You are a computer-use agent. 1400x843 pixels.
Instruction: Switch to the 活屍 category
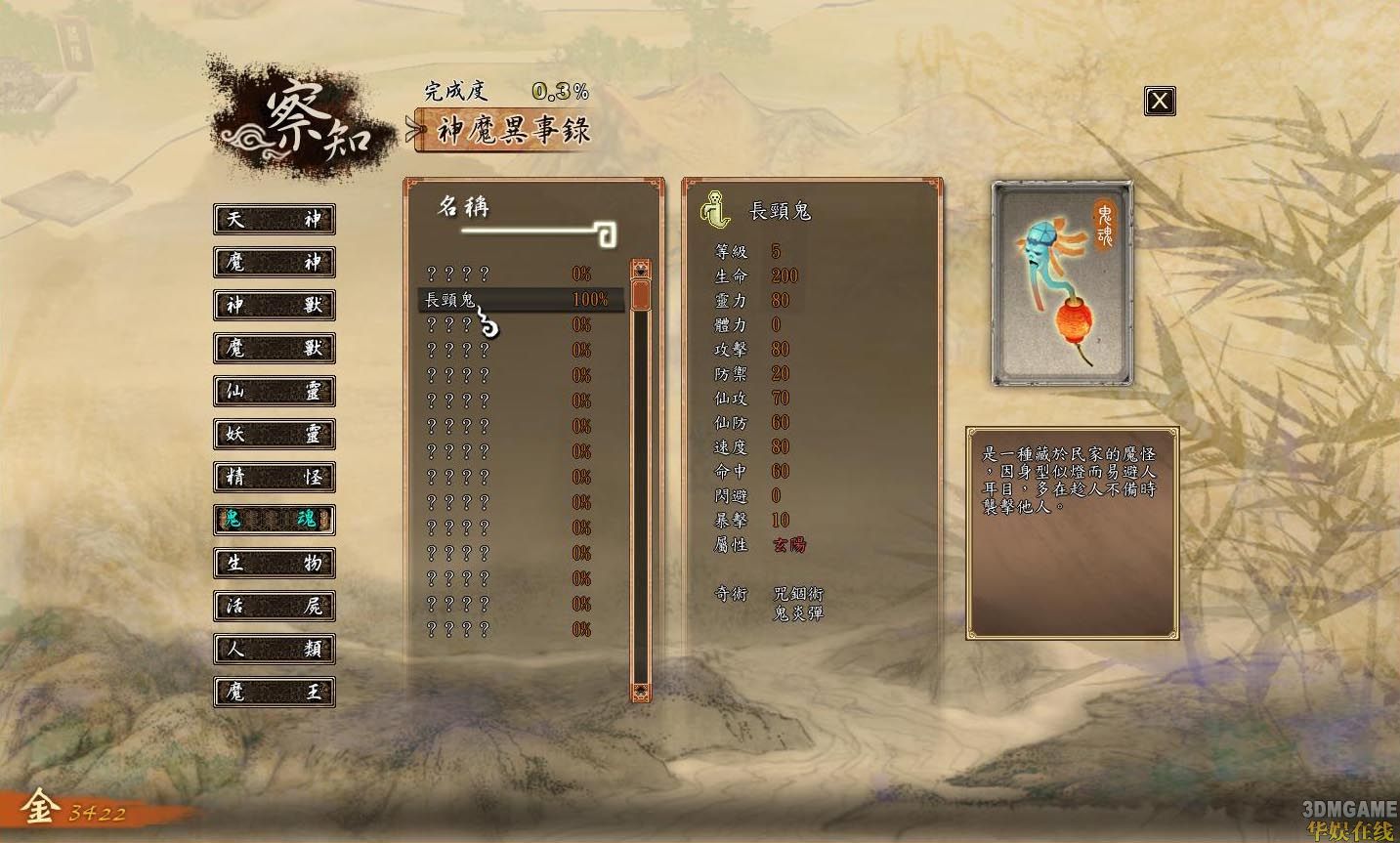click(274, 607)
